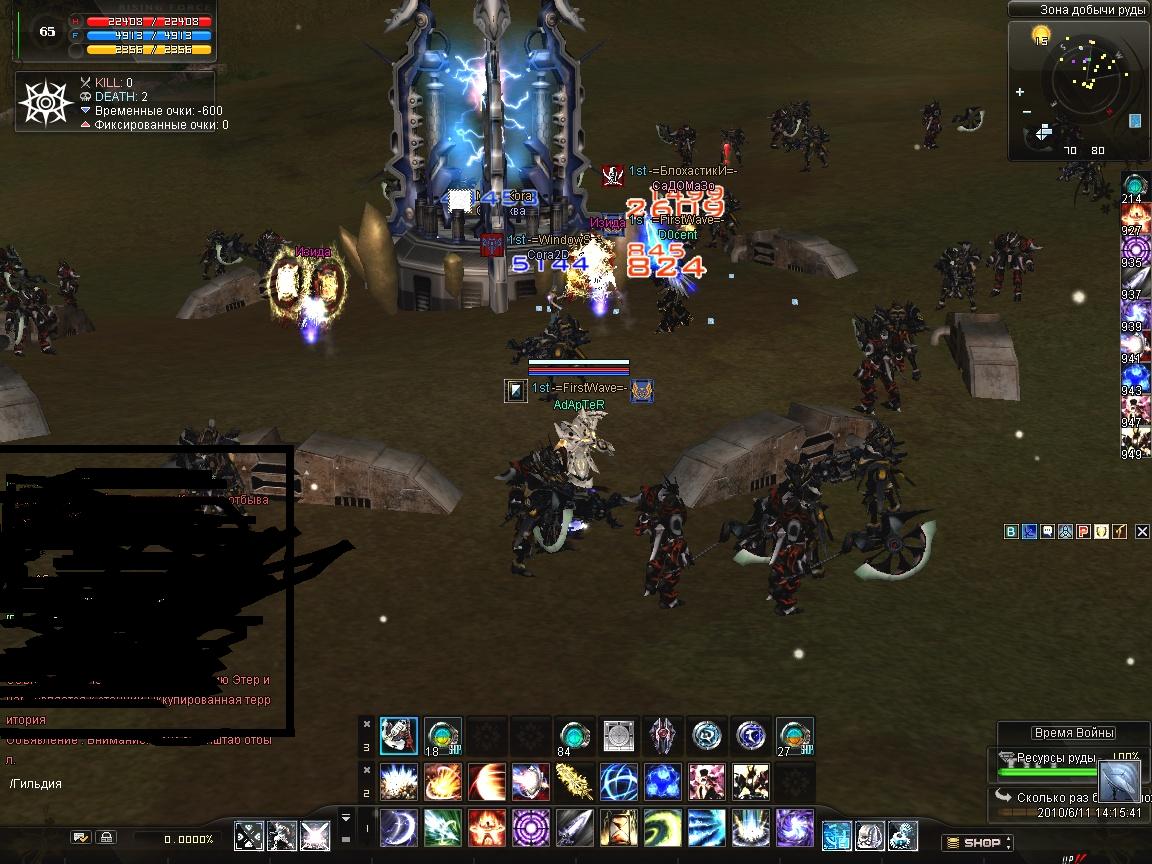Activate the crescent slash skill
Screen dimensions: 1152x864
coord(398,828)
